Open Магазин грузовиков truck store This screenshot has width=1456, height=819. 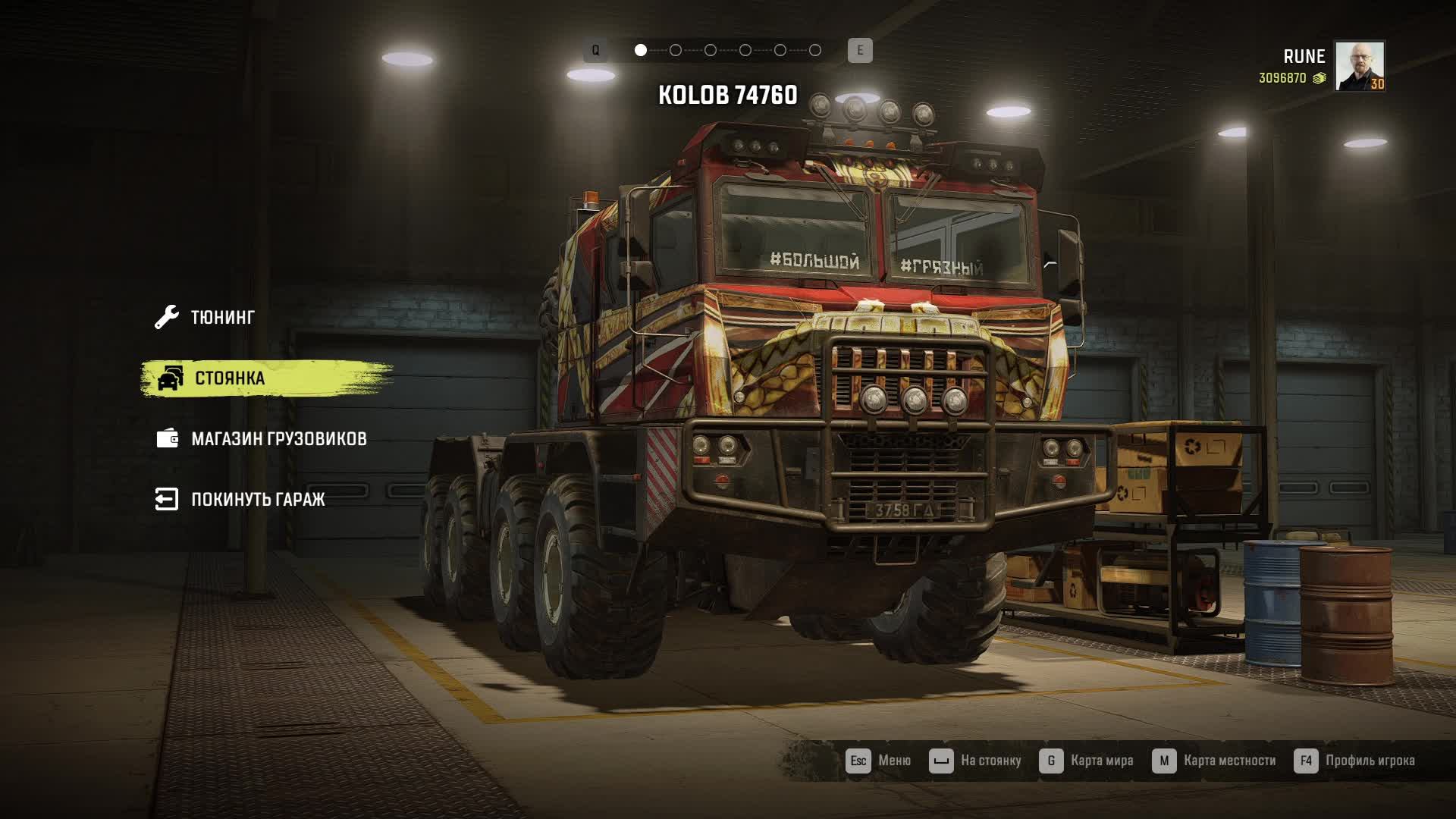click(278, 438)
